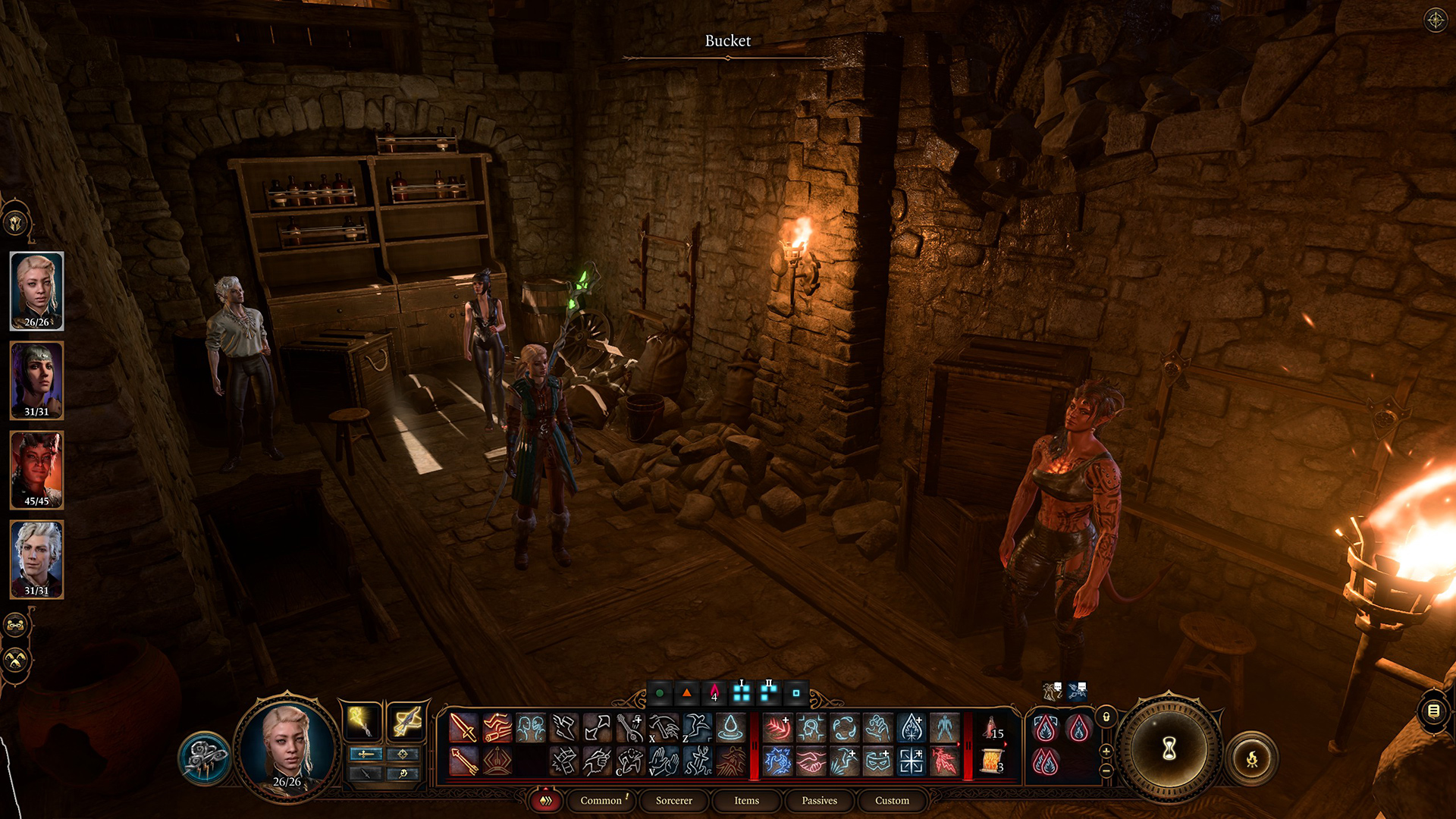Select the red potion stack slot

993,729
